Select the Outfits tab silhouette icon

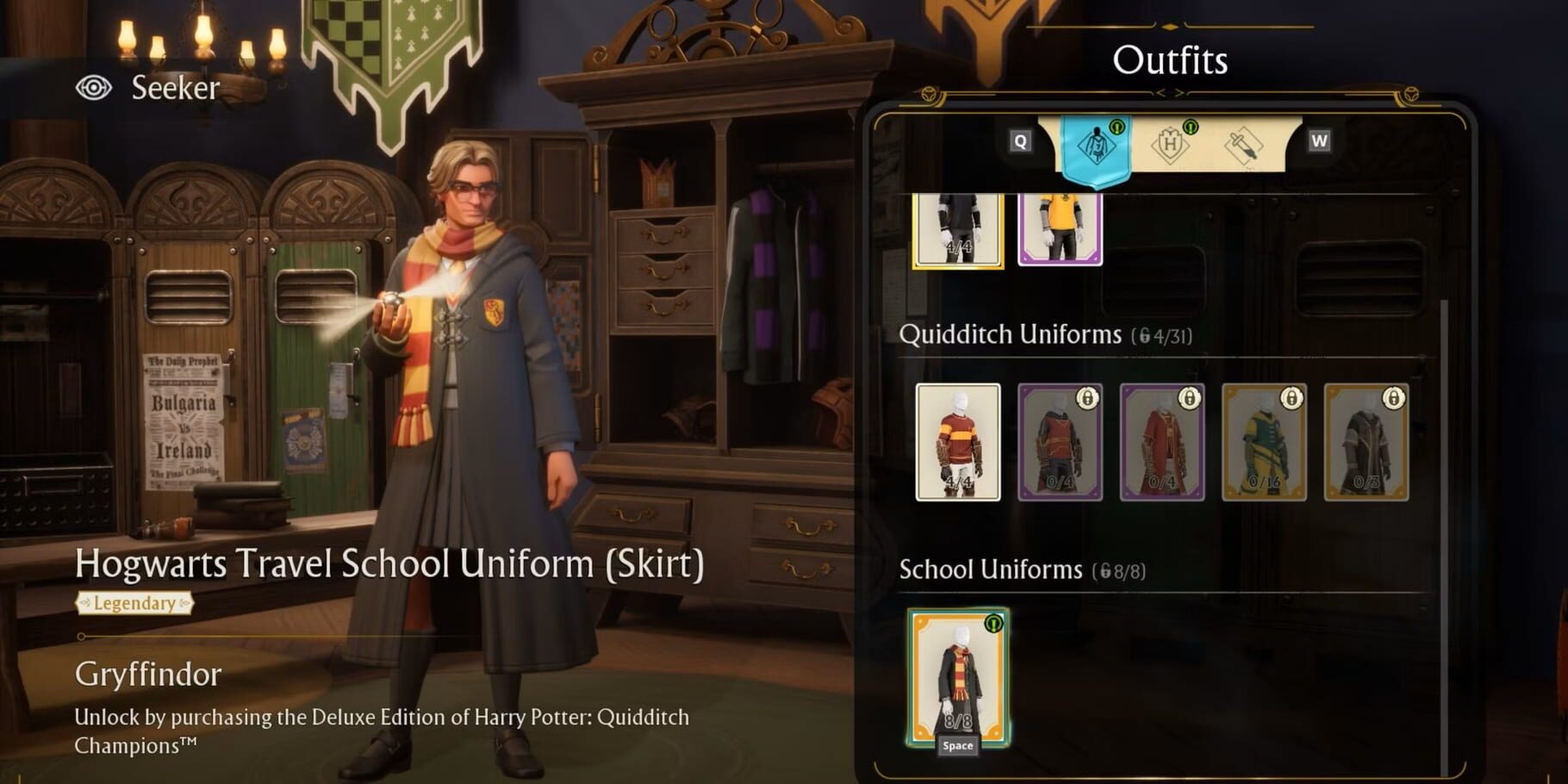[x=1096, y=146]
